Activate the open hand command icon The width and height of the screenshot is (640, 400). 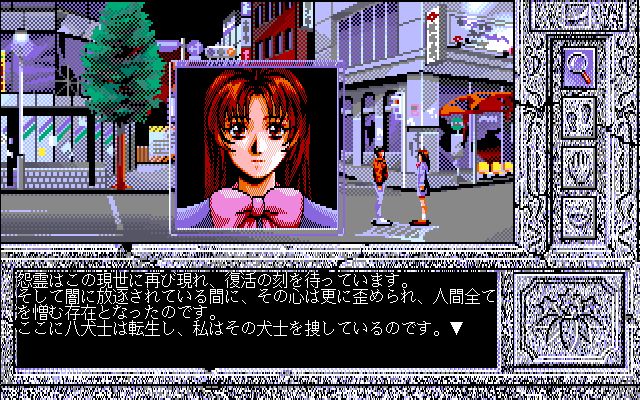pos(580,165)
